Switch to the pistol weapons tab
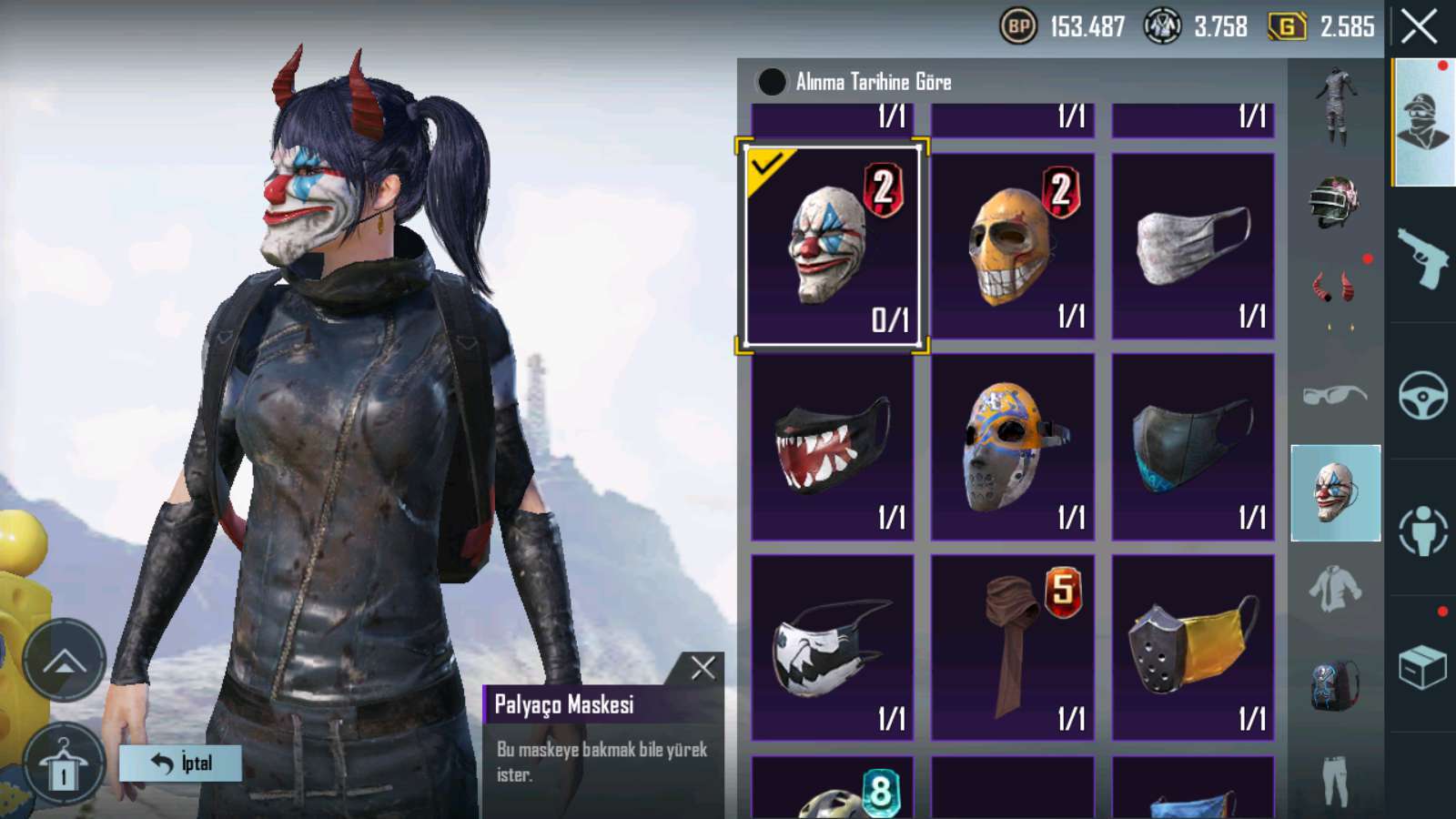Screen dimensions: 1456x819 click(1422, 258)
